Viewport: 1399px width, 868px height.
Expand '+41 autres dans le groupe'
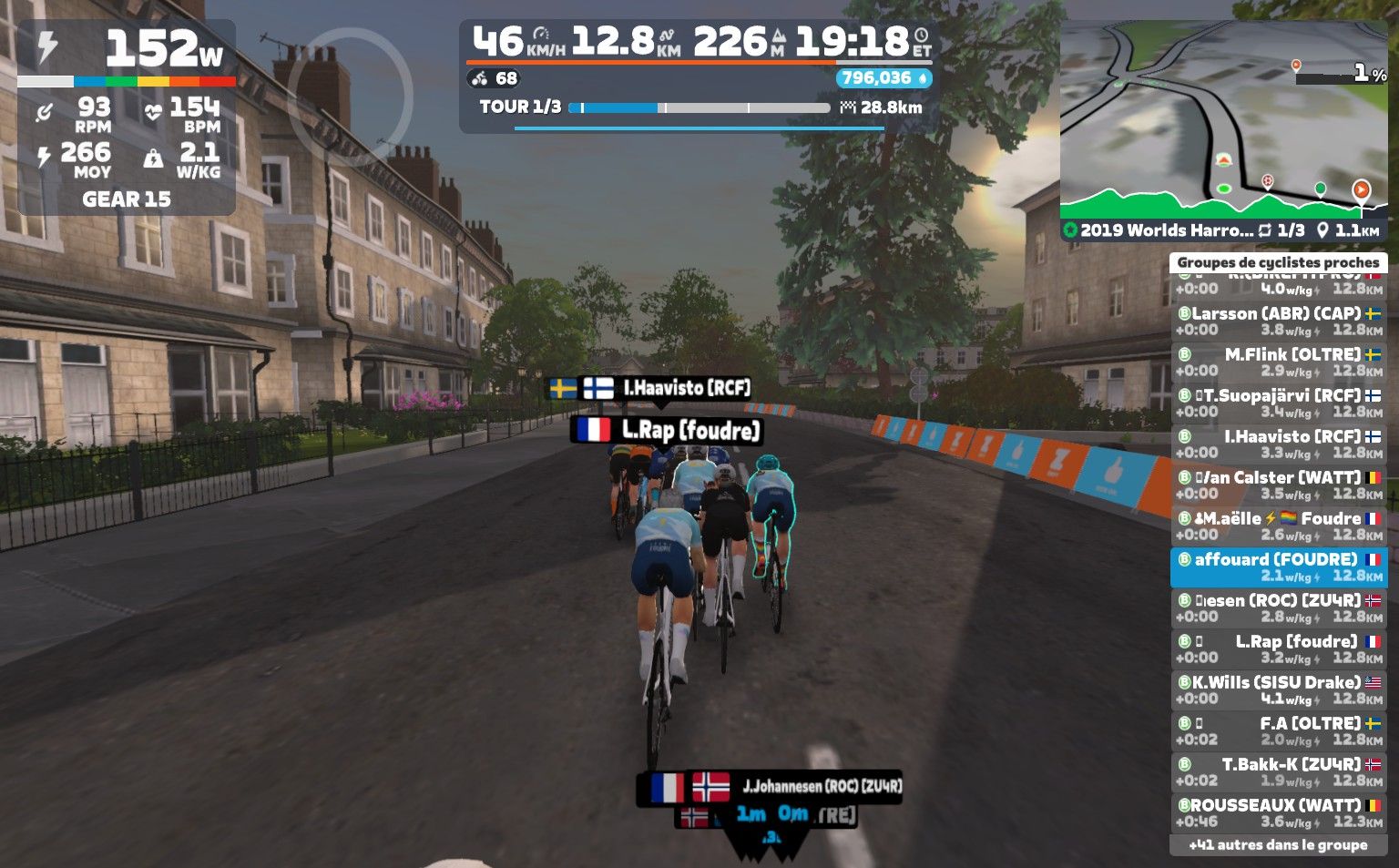(1278, 845)
